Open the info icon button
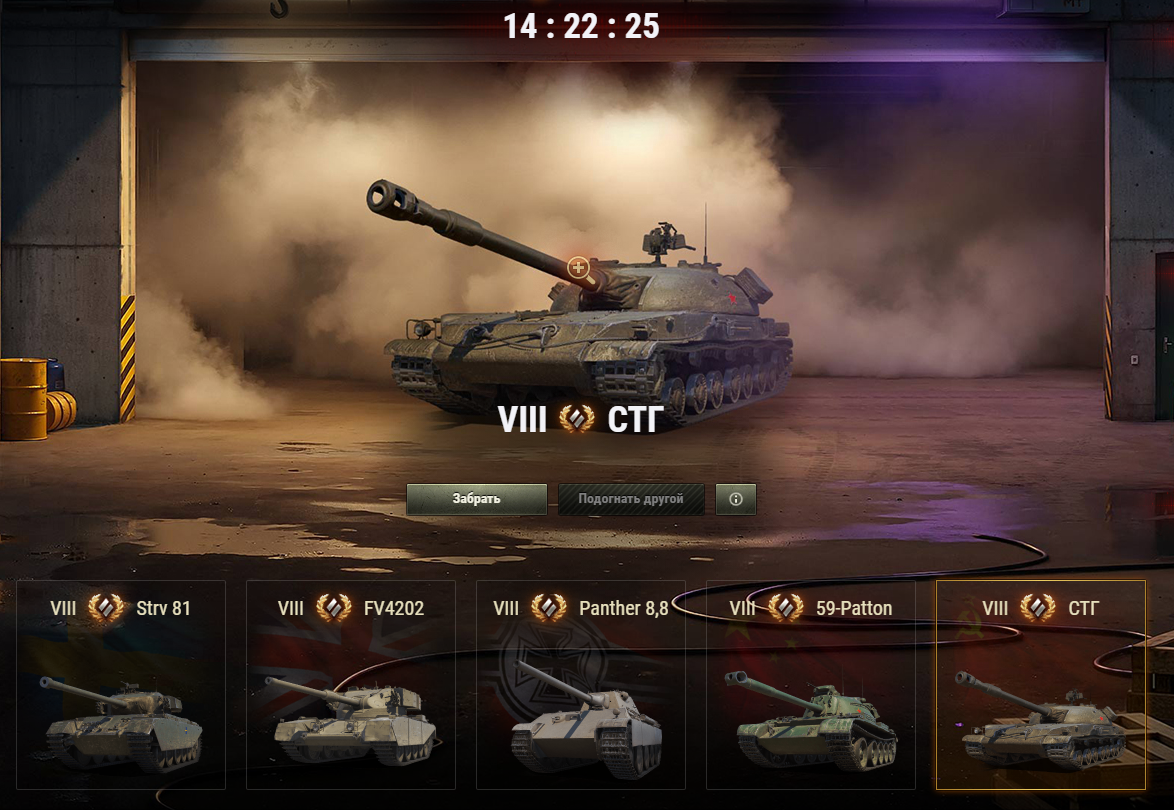 click(x=736, y=499)
